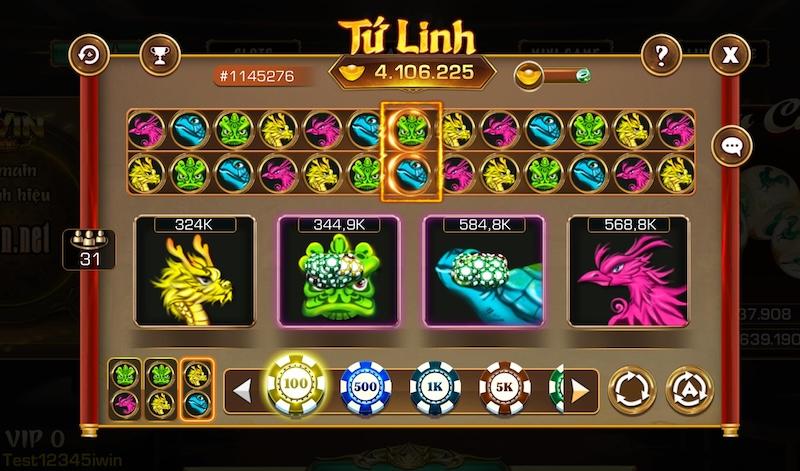Close the Tứ Linh game window
Viewport: 800px width, 471px height.
[732, 54]
